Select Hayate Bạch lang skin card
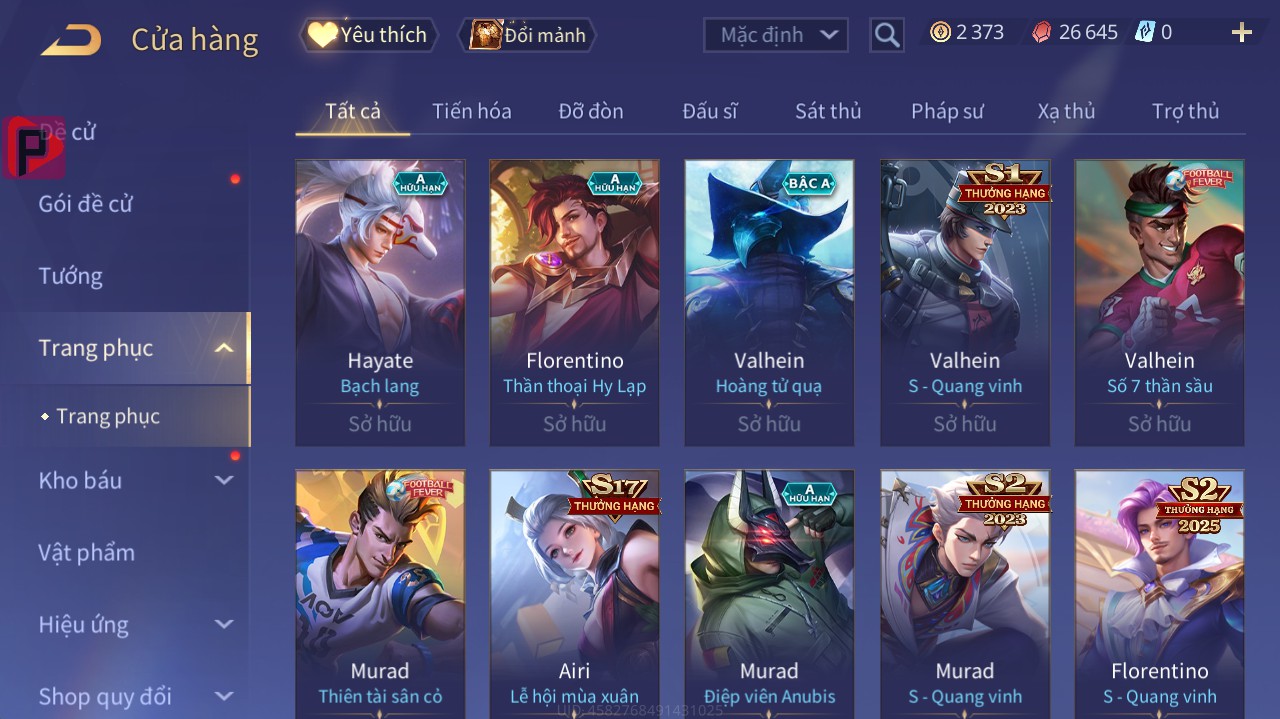The width and height of the screenshot is (1280, 719). click(x=380, y=302)
